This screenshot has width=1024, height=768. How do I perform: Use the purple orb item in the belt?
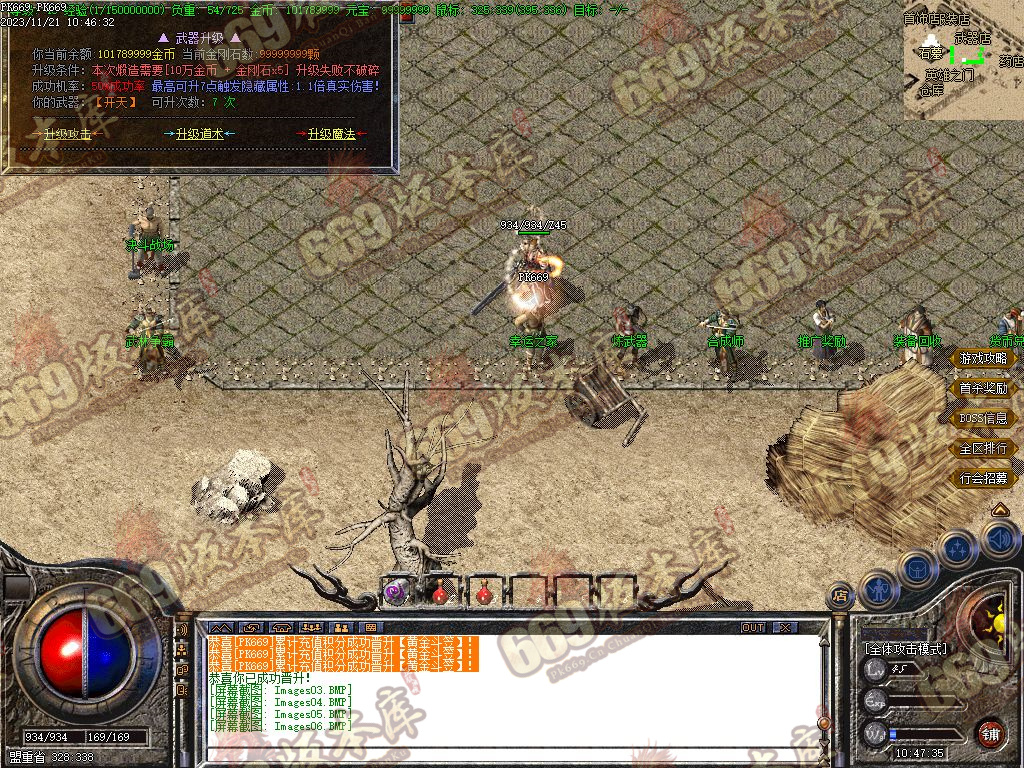coord(395,593)
